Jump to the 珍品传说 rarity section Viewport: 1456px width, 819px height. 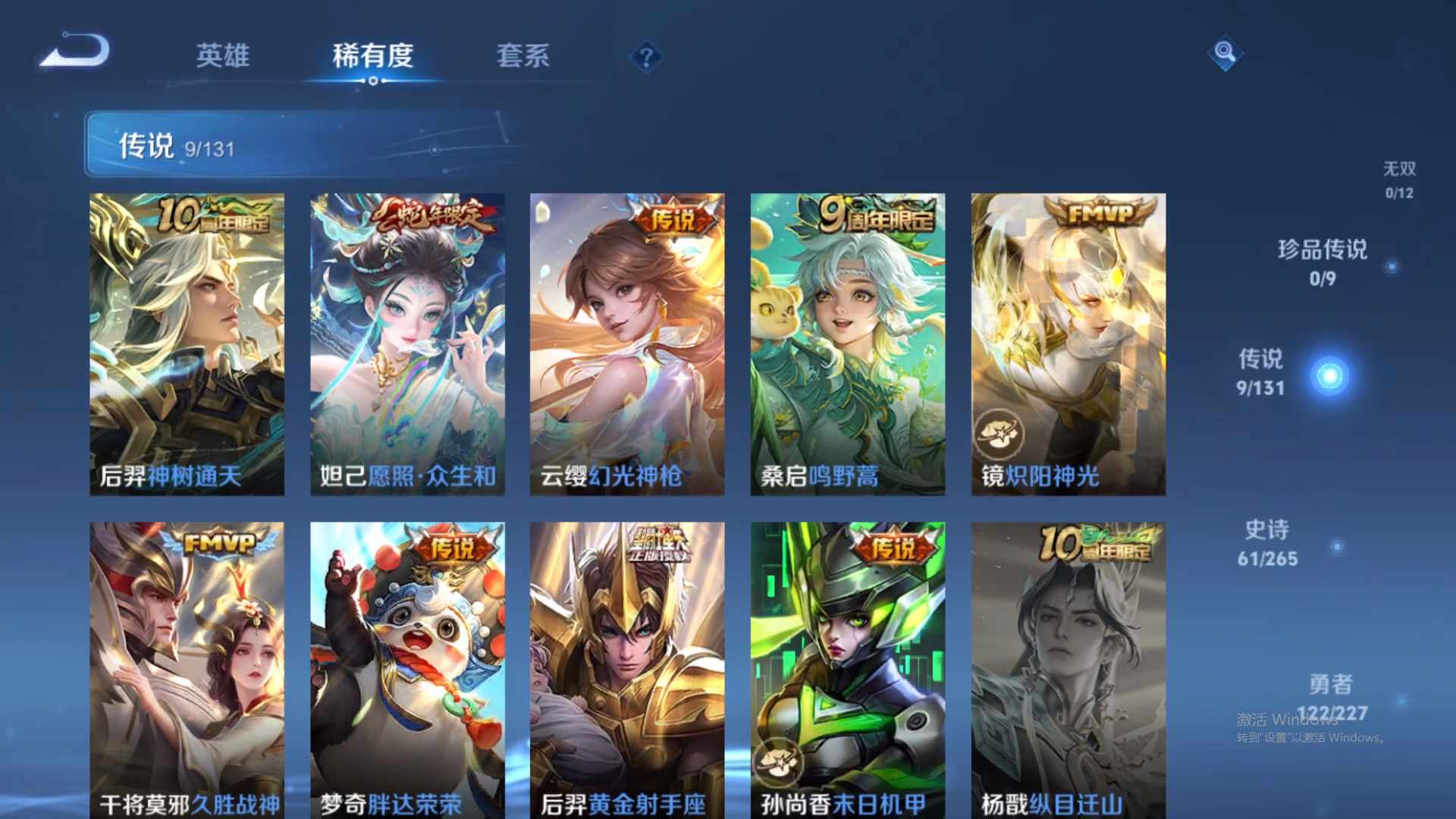tap(1323, 262)
